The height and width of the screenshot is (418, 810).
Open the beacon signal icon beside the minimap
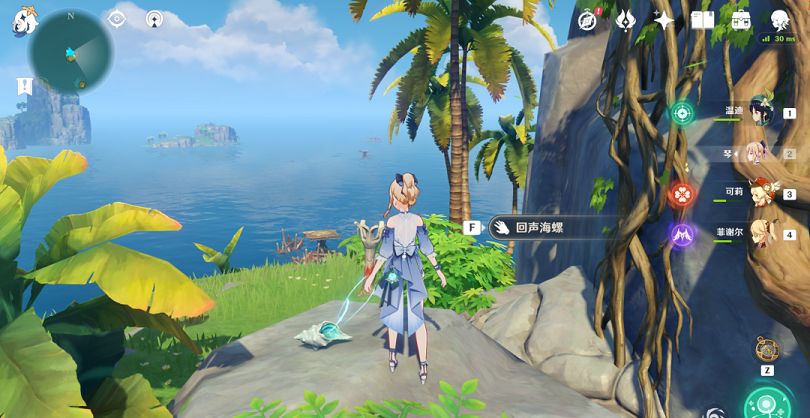pyautogui.click(x=154, y=18)
